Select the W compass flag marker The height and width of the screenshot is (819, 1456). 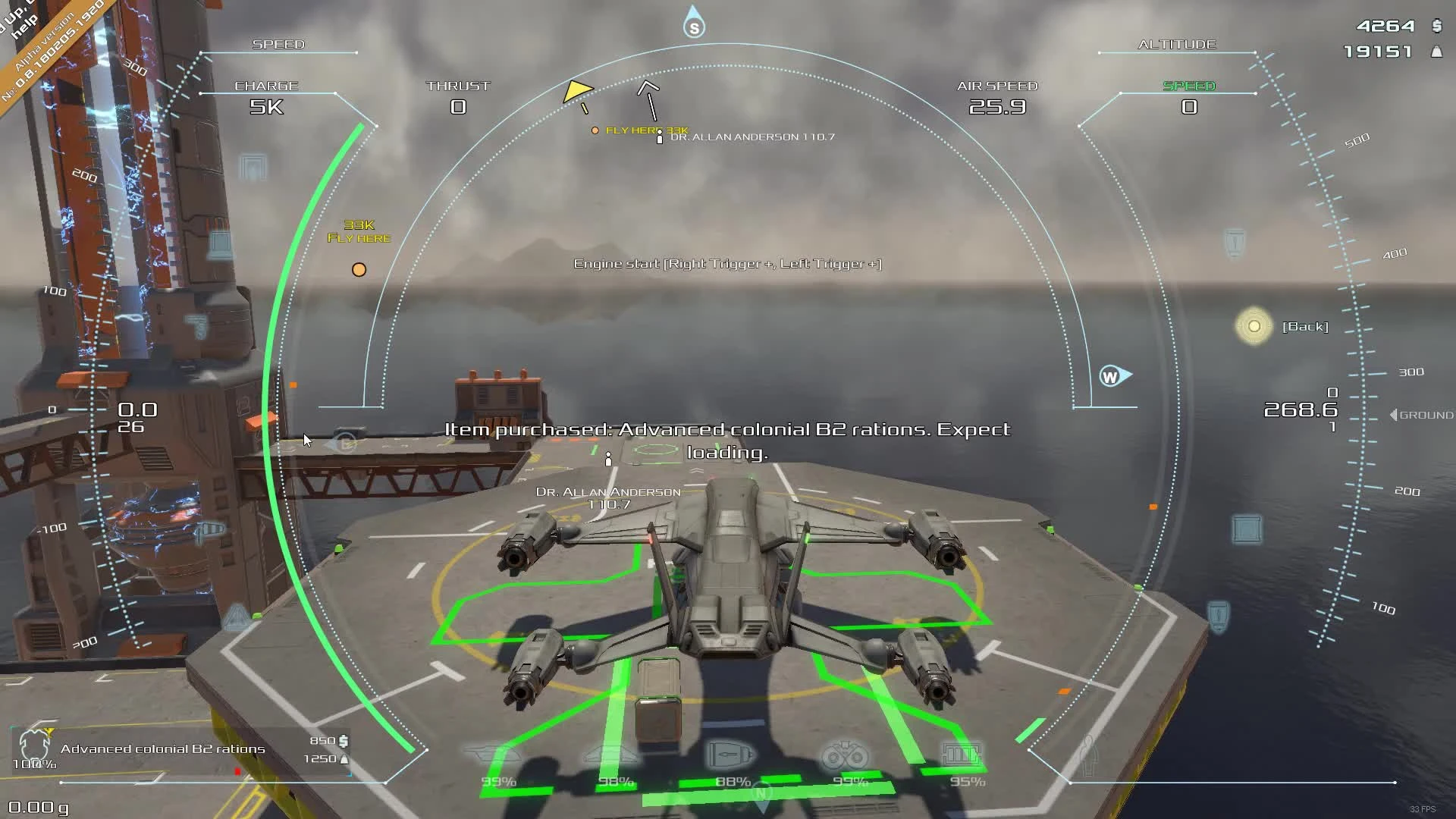point(1112,374)
